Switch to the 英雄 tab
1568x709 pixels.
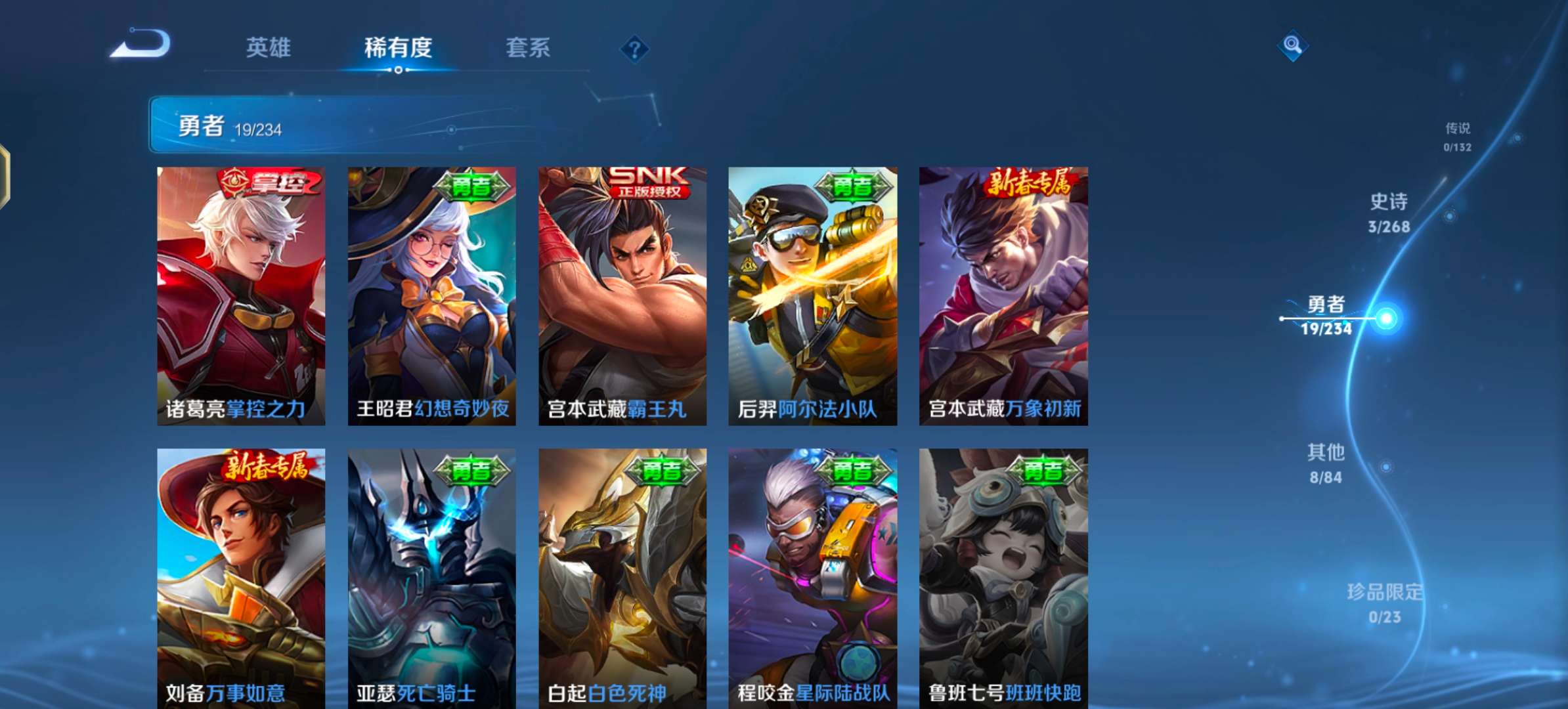tap(269, 49)
